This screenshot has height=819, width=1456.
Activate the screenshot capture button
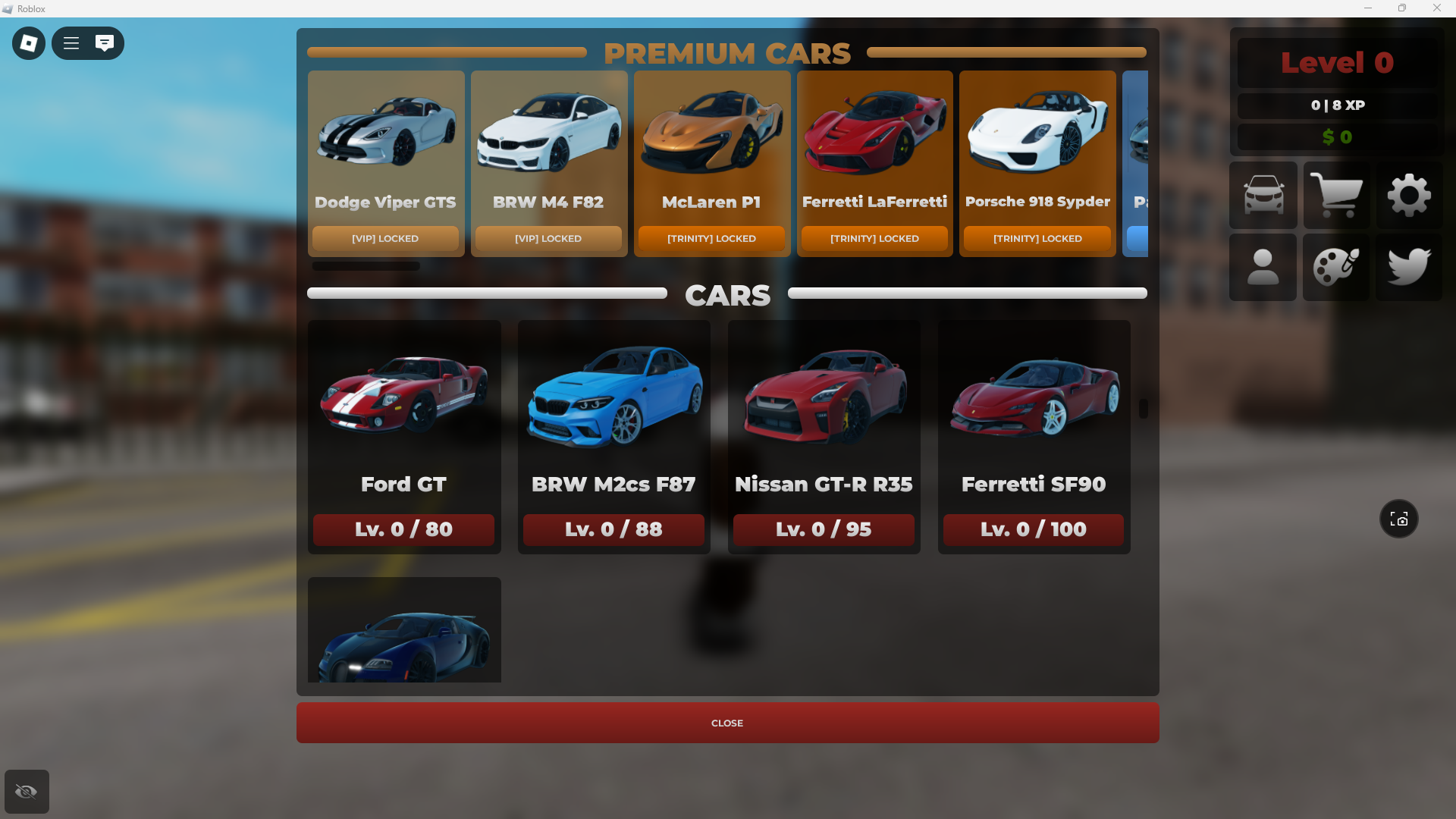pyautogui.click(x=1398, y=519)
